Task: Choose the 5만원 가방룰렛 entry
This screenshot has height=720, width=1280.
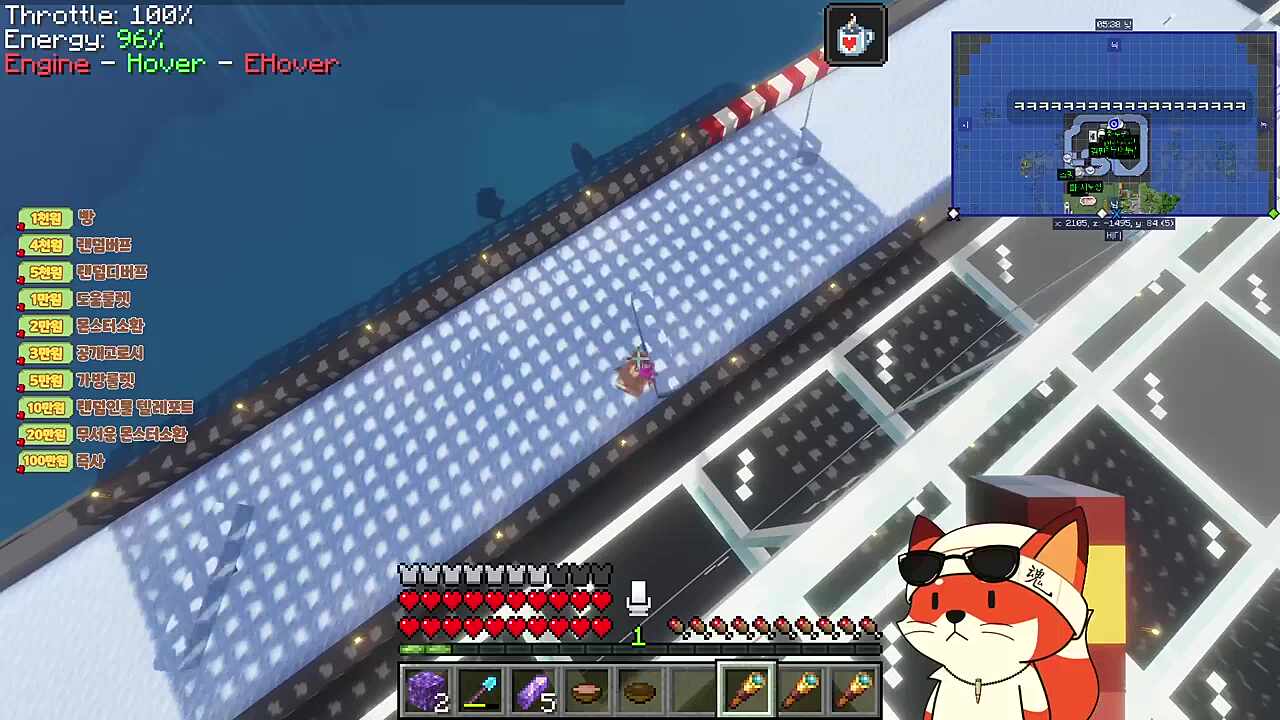Action: [x=77, y=380]
